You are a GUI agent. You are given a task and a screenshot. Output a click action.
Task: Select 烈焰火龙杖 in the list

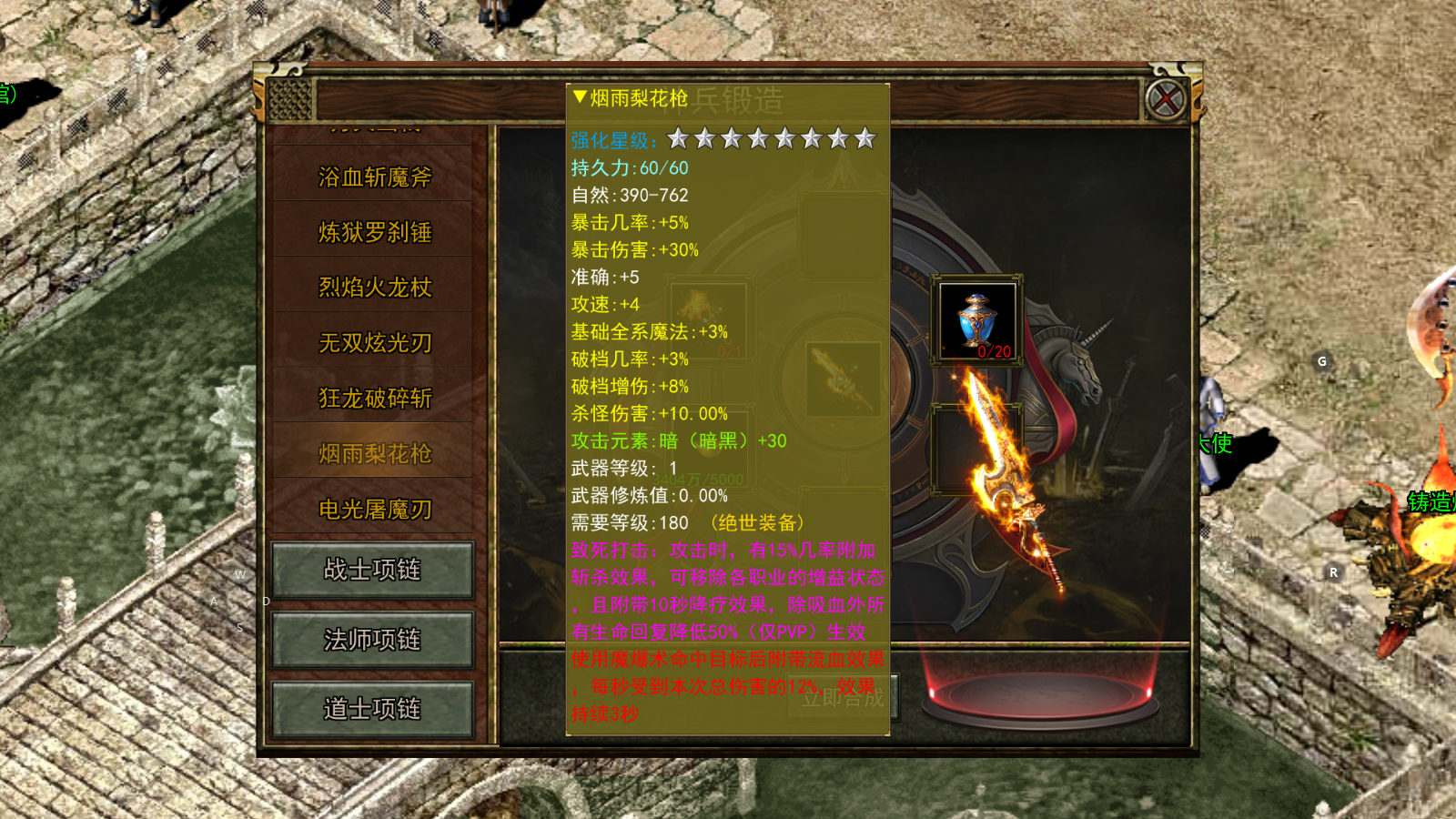(x=375, y=288)
